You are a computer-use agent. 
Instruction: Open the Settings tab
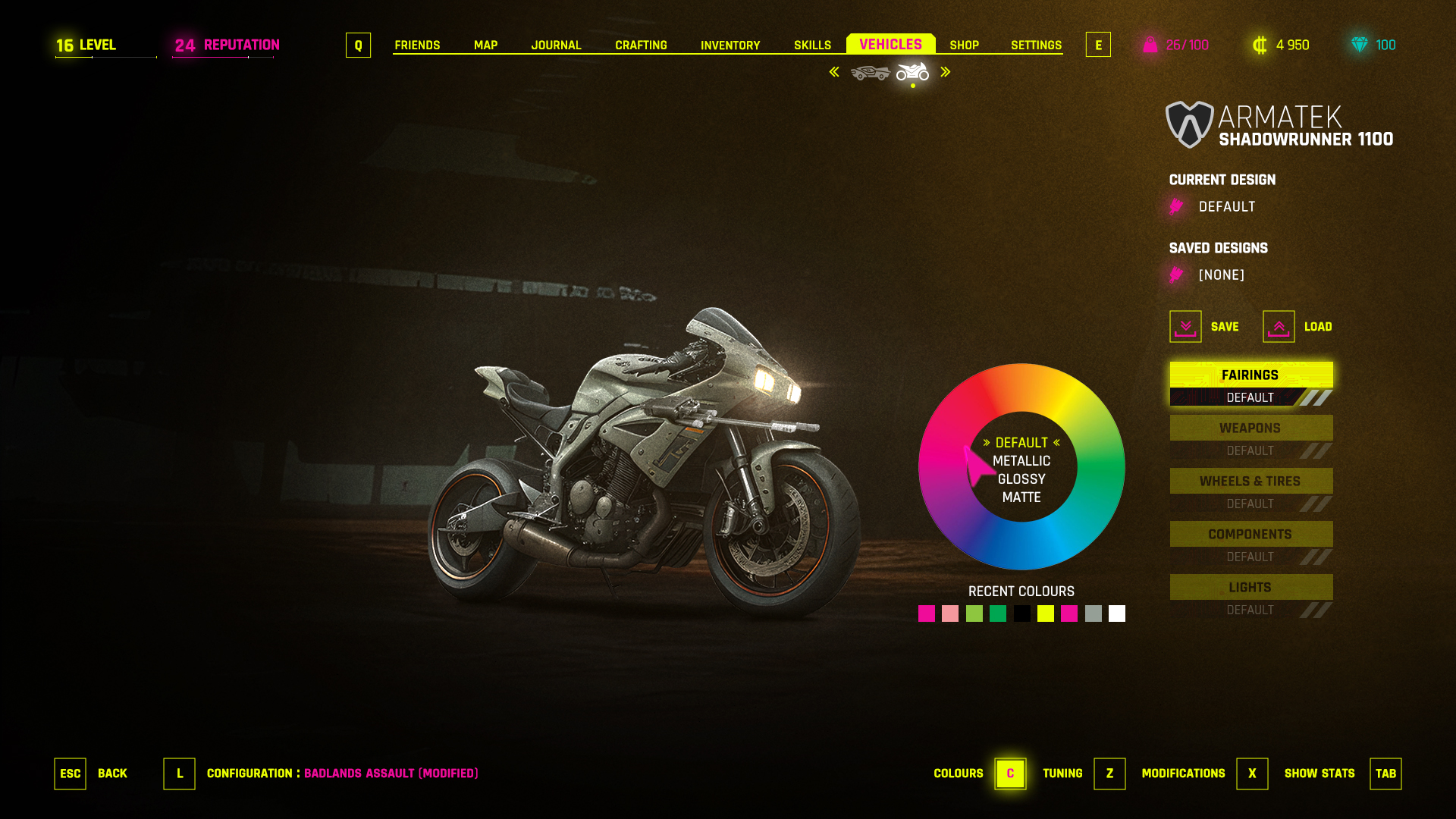click(1036, 45)
